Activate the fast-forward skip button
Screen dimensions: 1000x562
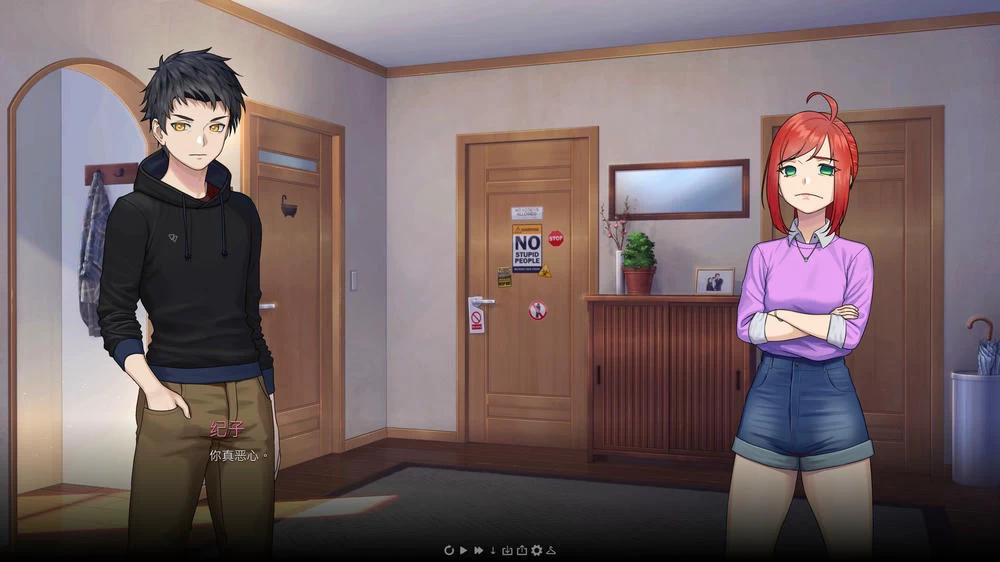[x=478, y=550]
